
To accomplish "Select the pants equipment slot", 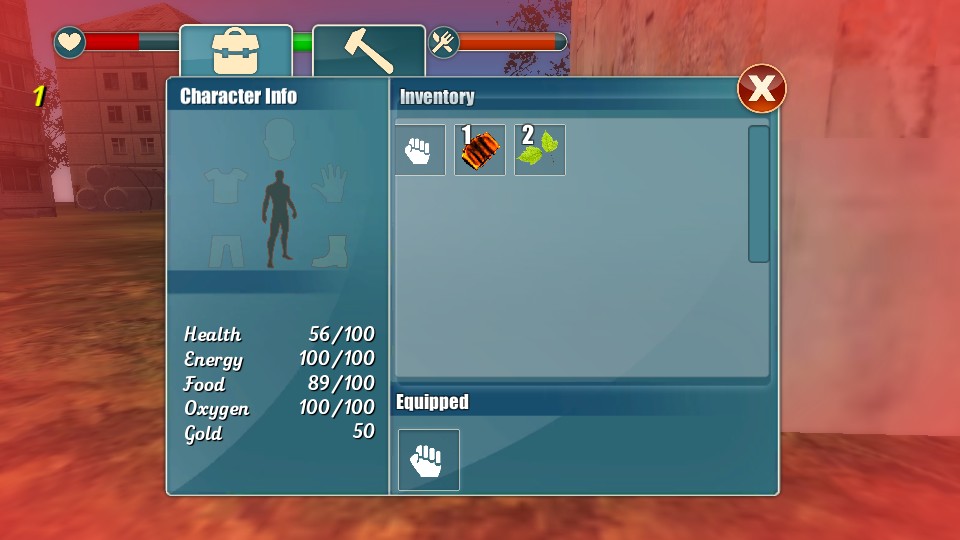I will 226,250.
